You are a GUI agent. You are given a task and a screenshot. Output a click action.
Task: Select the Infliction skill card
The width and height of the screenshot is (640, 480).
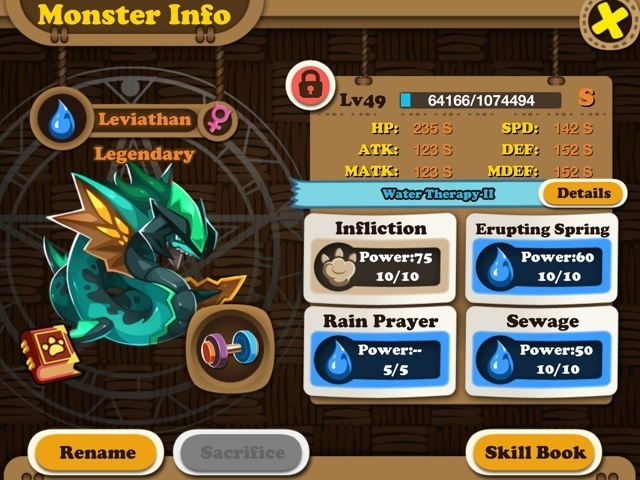pyautogui.click(x=381, y=254)
